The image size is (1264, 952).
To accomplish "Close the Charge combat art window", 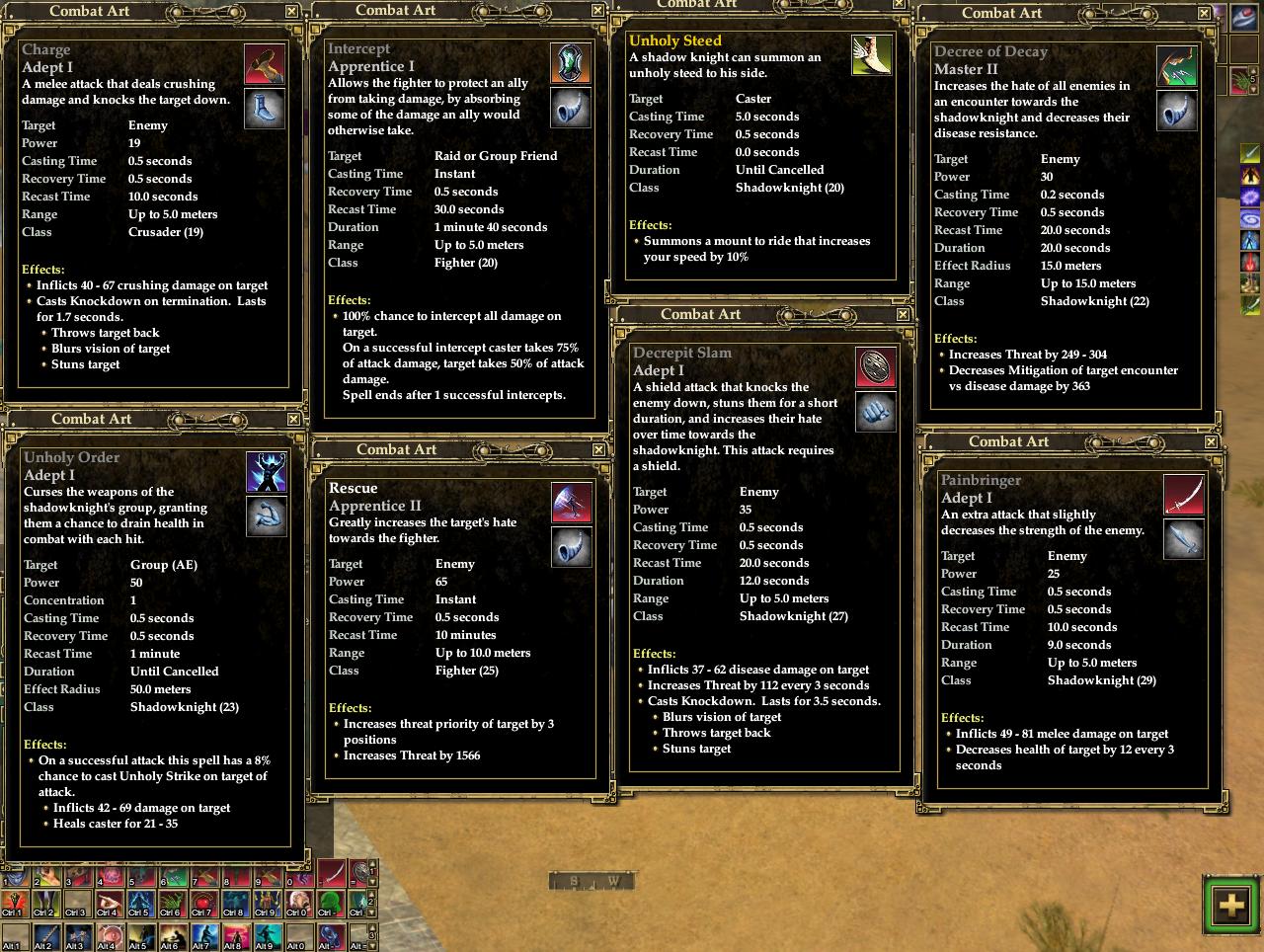I will tap(291, 12).
